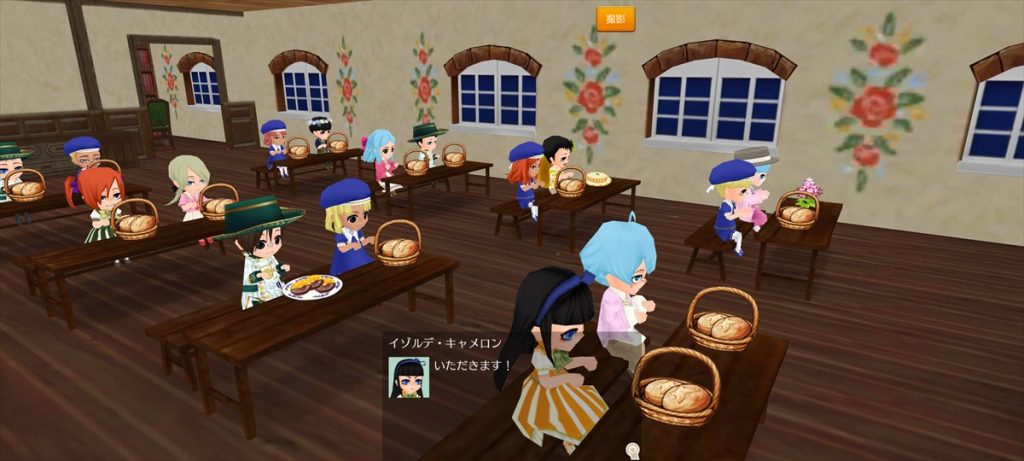Click Isolde Cameron's dialogue portrait
The height and width of the screenshot is (461, 1024).
pos(408,377)
